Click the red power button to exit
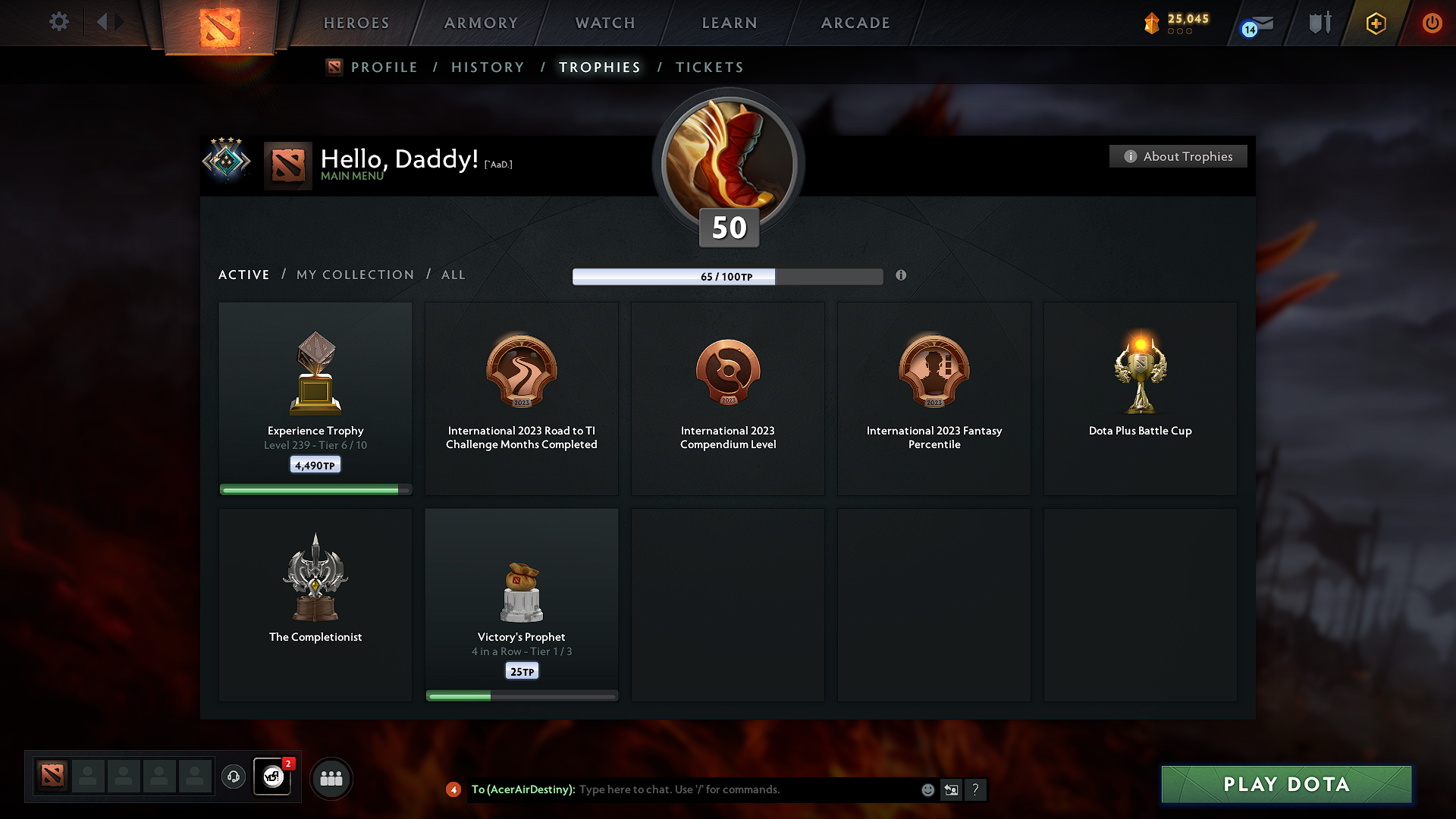The height and width of the screenshot is (819, 1456). [x=1432, y=23]
